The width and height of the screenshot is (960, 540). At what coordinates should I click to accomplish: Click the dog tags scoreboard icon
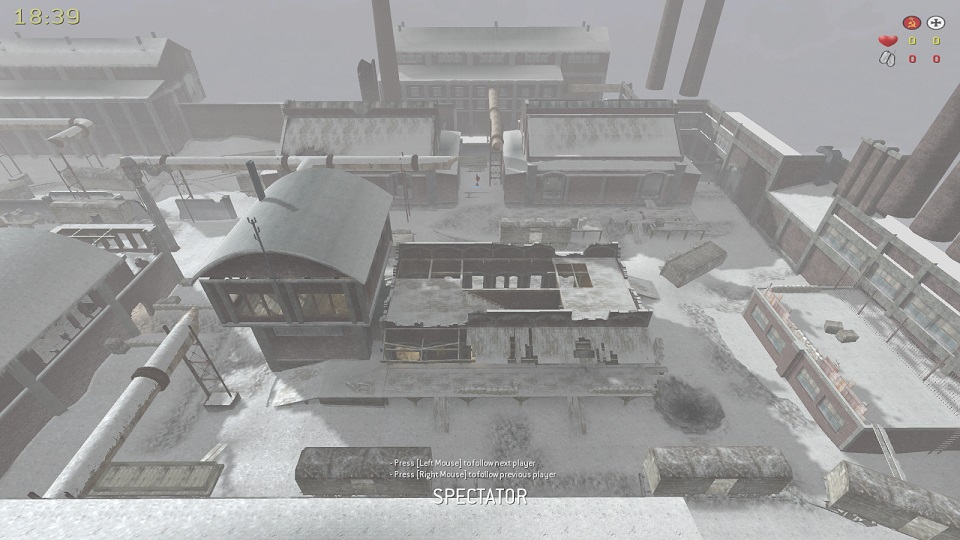[x=887, y=59]
